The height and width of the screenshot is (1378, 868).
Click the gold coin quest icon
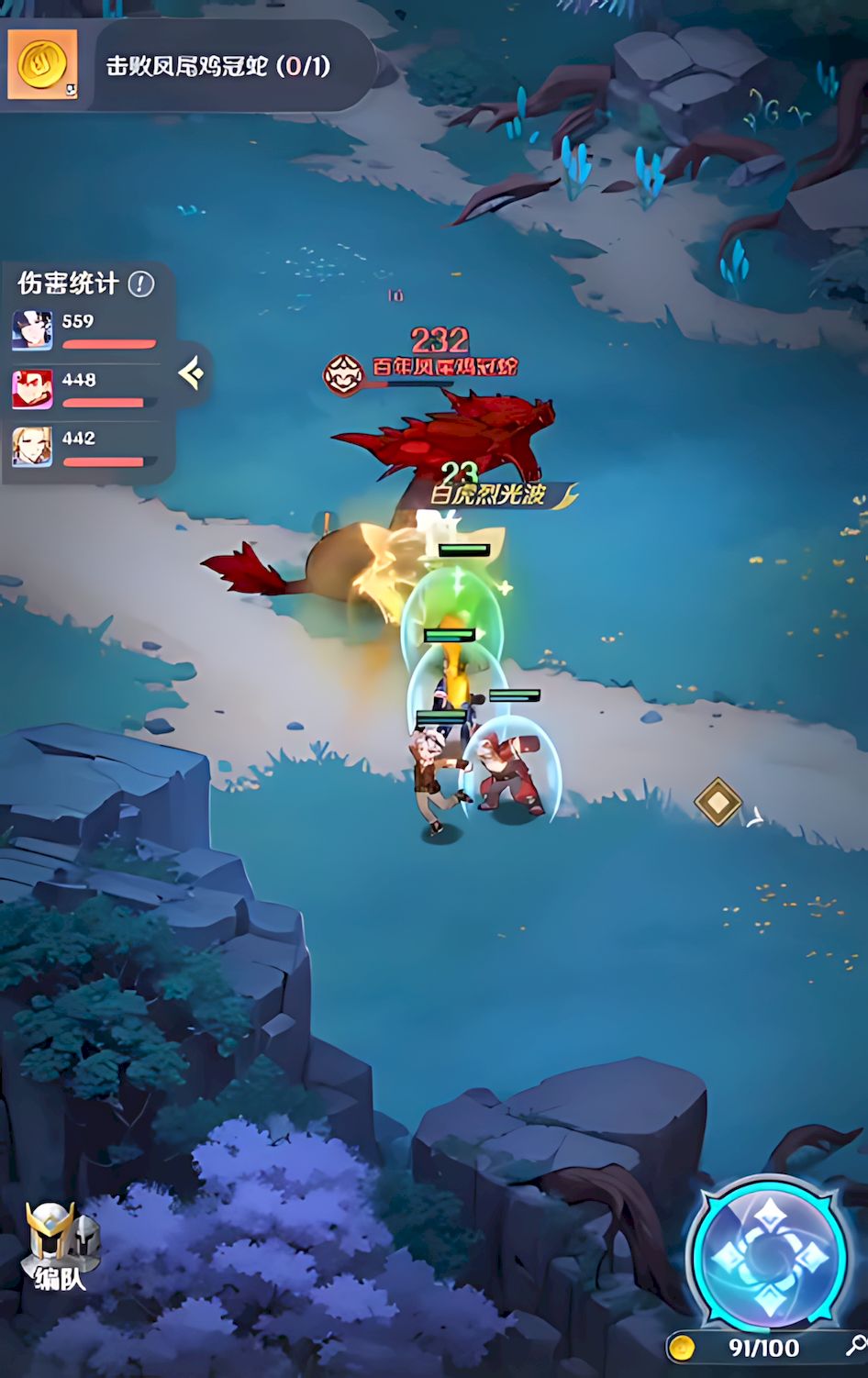tap(42, 64)
